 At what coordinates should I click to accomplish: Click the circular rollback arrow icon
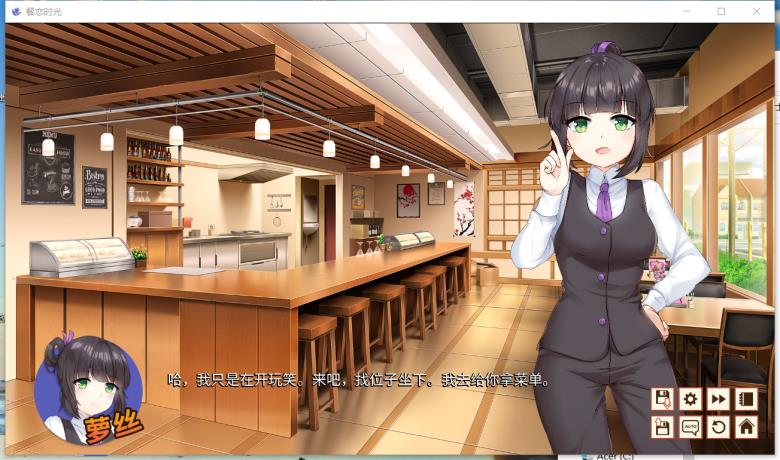718,427
